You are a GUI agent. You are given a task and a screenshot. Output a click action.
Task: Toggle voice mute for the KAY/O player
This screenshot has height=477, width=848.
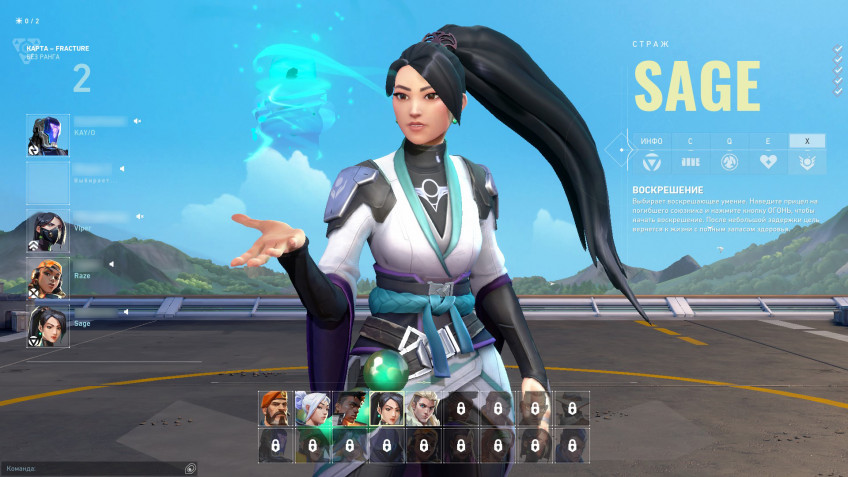[x=137, y=121]
